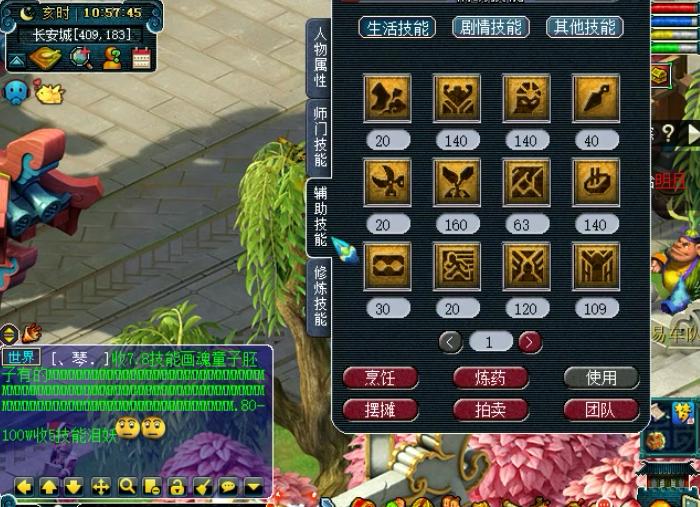Switch to the 师门技能 side tab
This screenshot has width=700, height=507.
pos(319,136)
